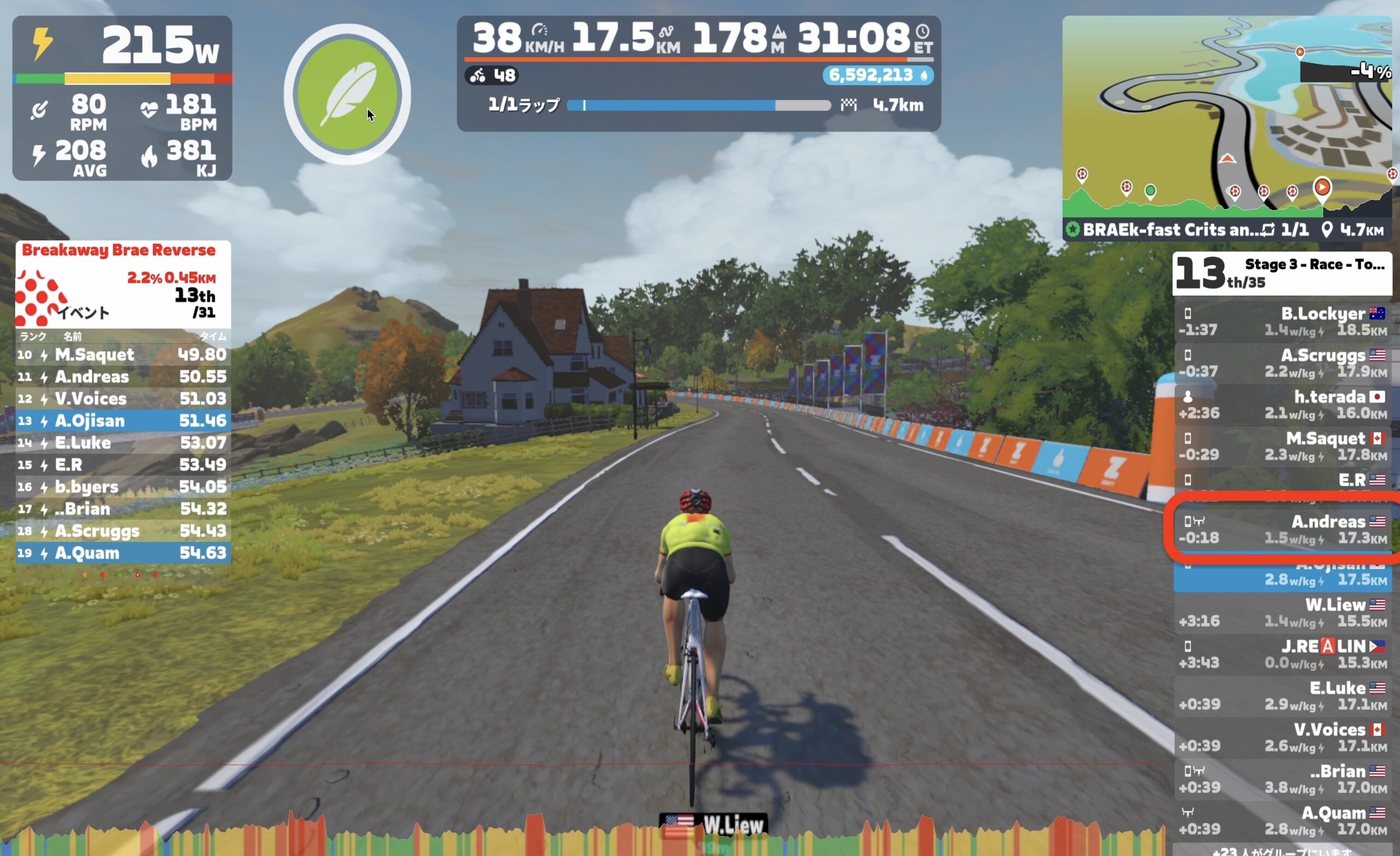1400x856 pixels.
Task: Open the Stage 3 race position panel
Action: (1282, 273)
